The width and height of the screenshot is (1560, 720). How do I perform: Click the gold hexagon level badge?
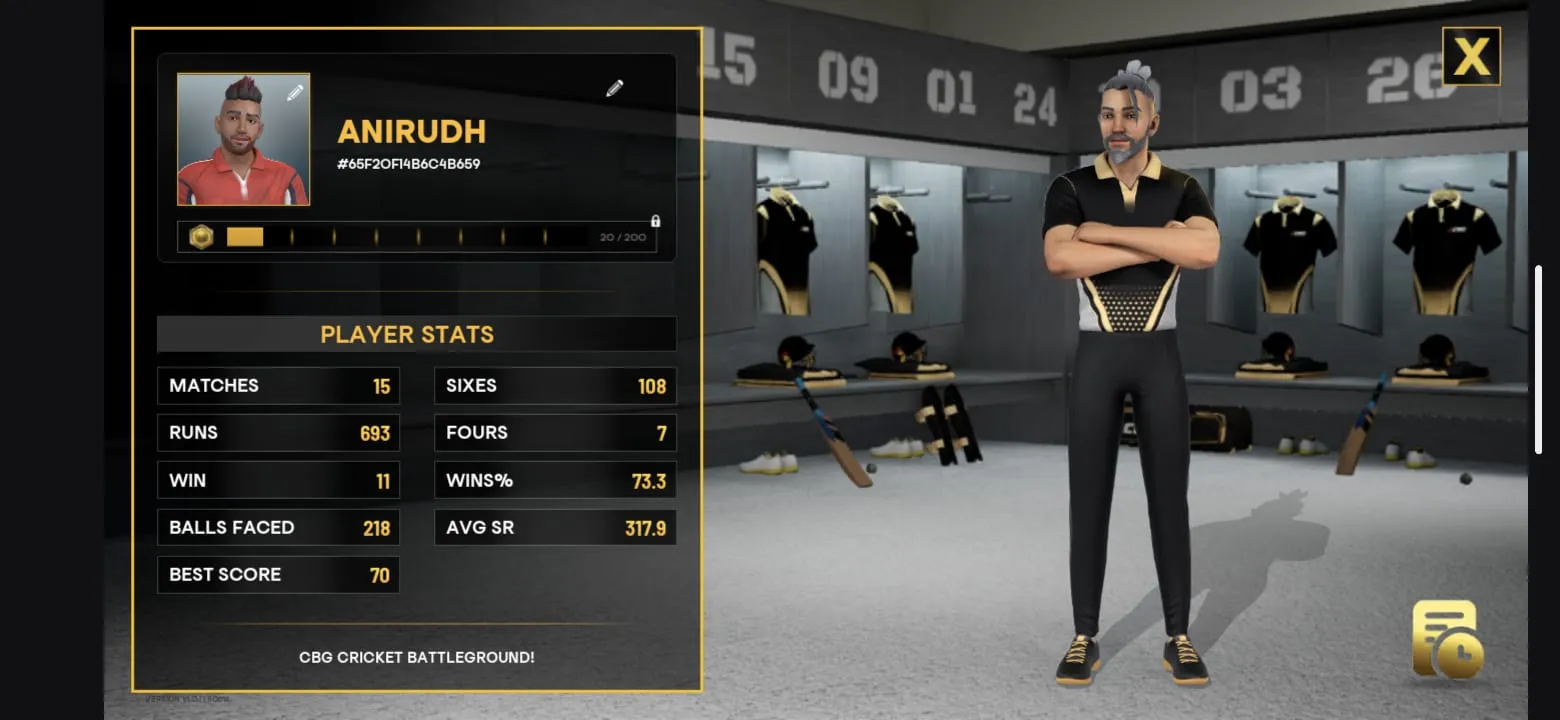pyautogui.click(x=202, y=237)
